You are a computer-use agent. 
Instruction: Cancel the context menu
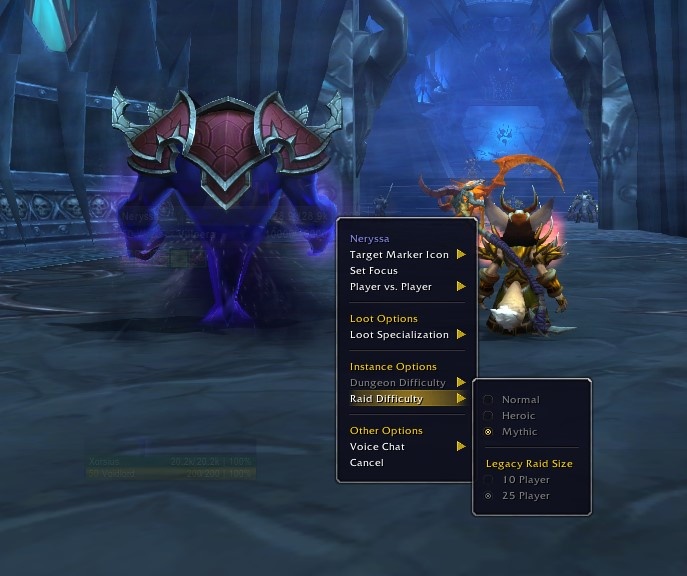point(367,463)
